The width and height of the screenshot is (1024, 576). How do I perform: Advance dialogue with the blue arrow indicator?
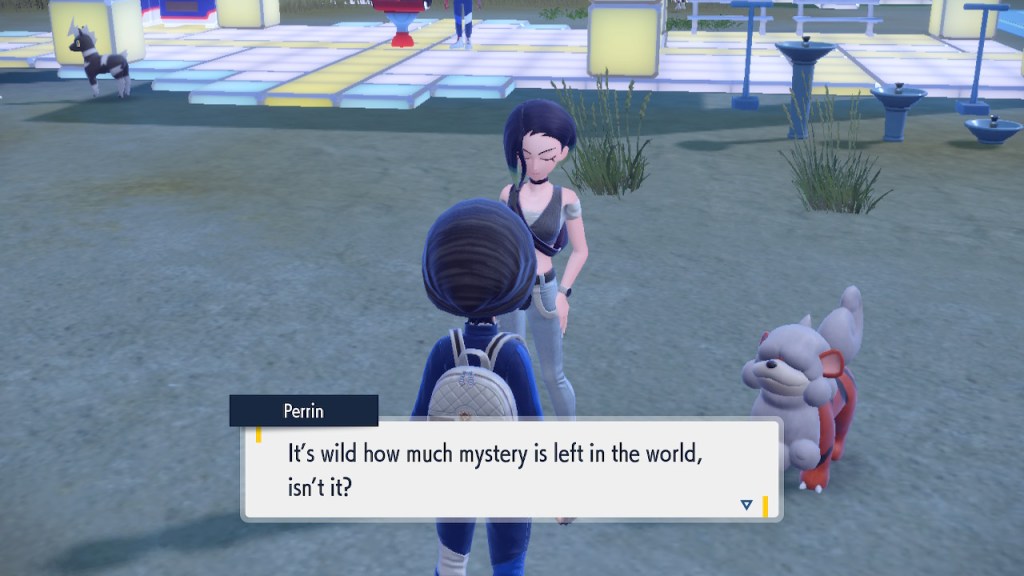746,505
